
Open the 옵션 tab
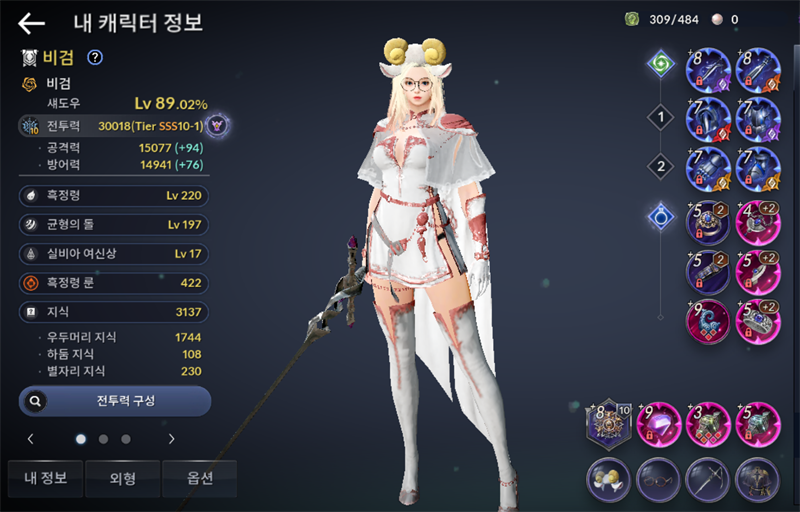coord(200,478)
